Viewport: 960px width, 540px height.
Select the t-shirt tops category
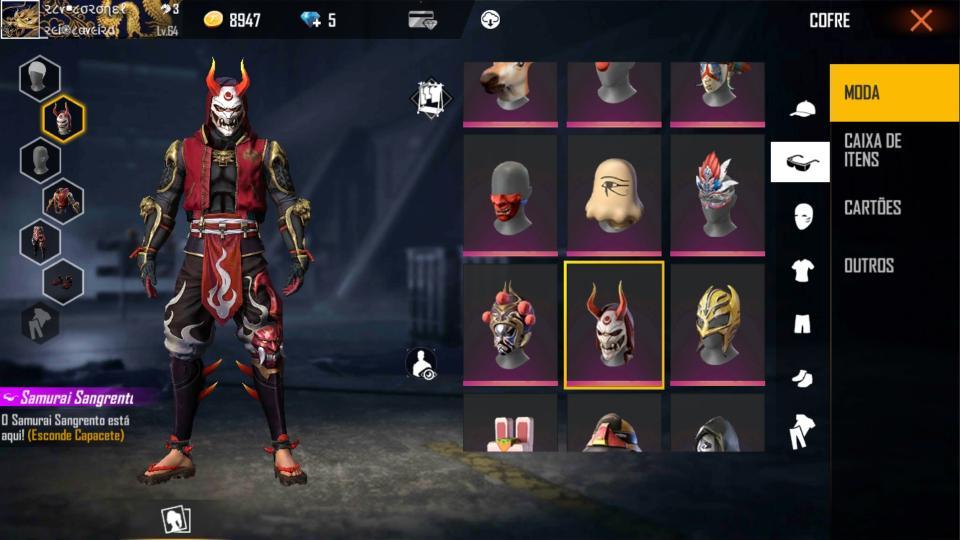(x=801, y=269)
